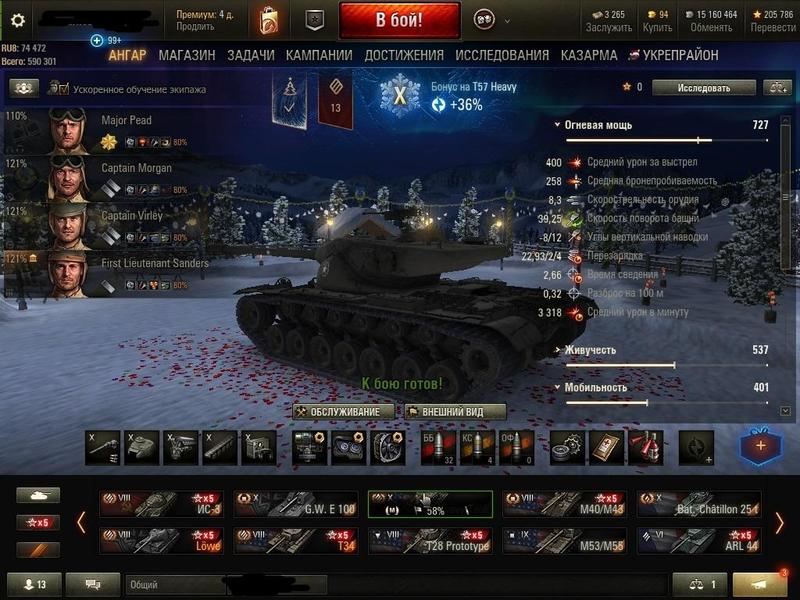Screen dimensions: 800x600
Task: Select the G.W. E 100 tank
Action: coord(296,504)
